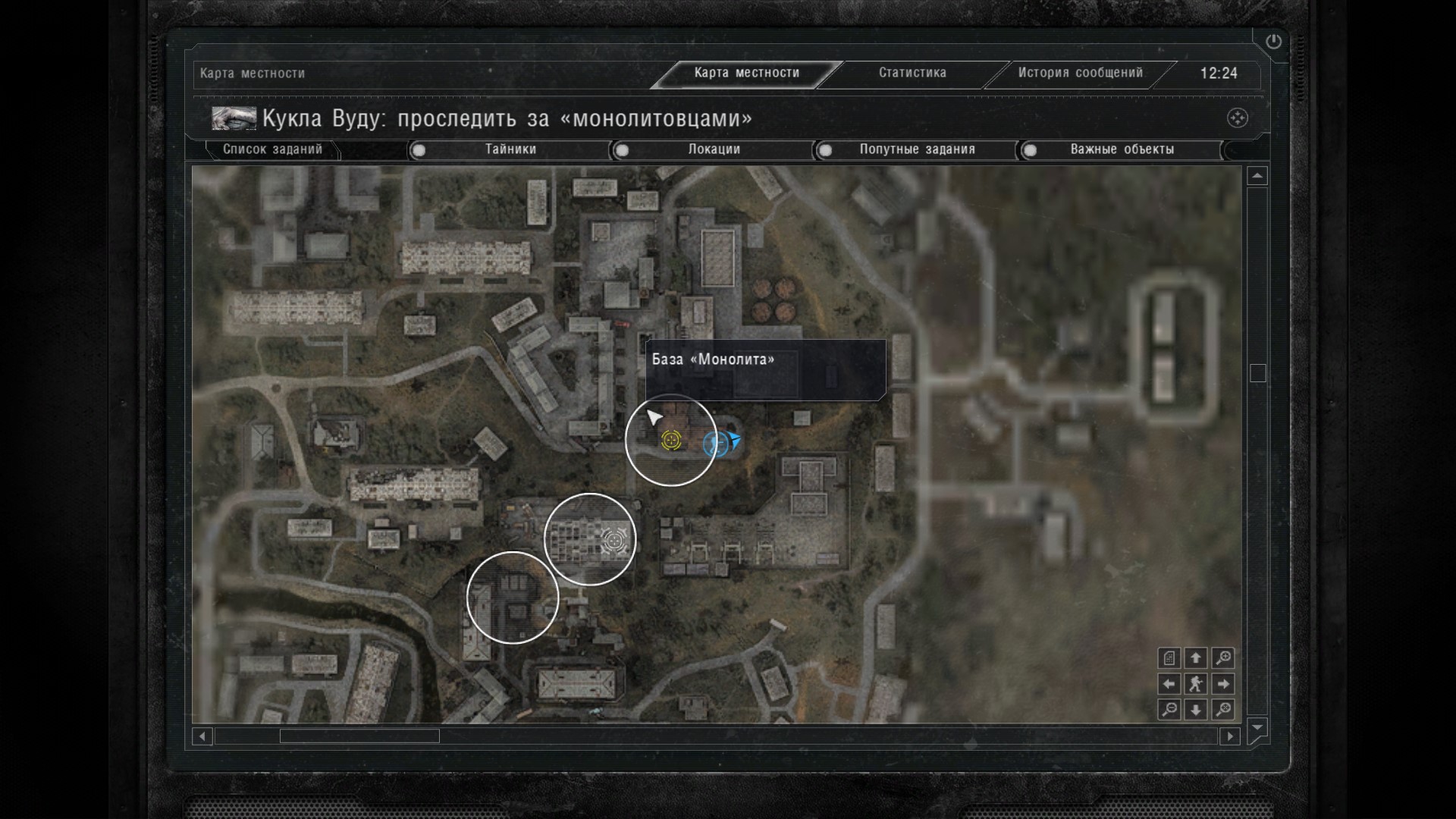Screen dimensions: 1456x819
Task: Open the Список заданий task list
Action: [x=272, y=149]
